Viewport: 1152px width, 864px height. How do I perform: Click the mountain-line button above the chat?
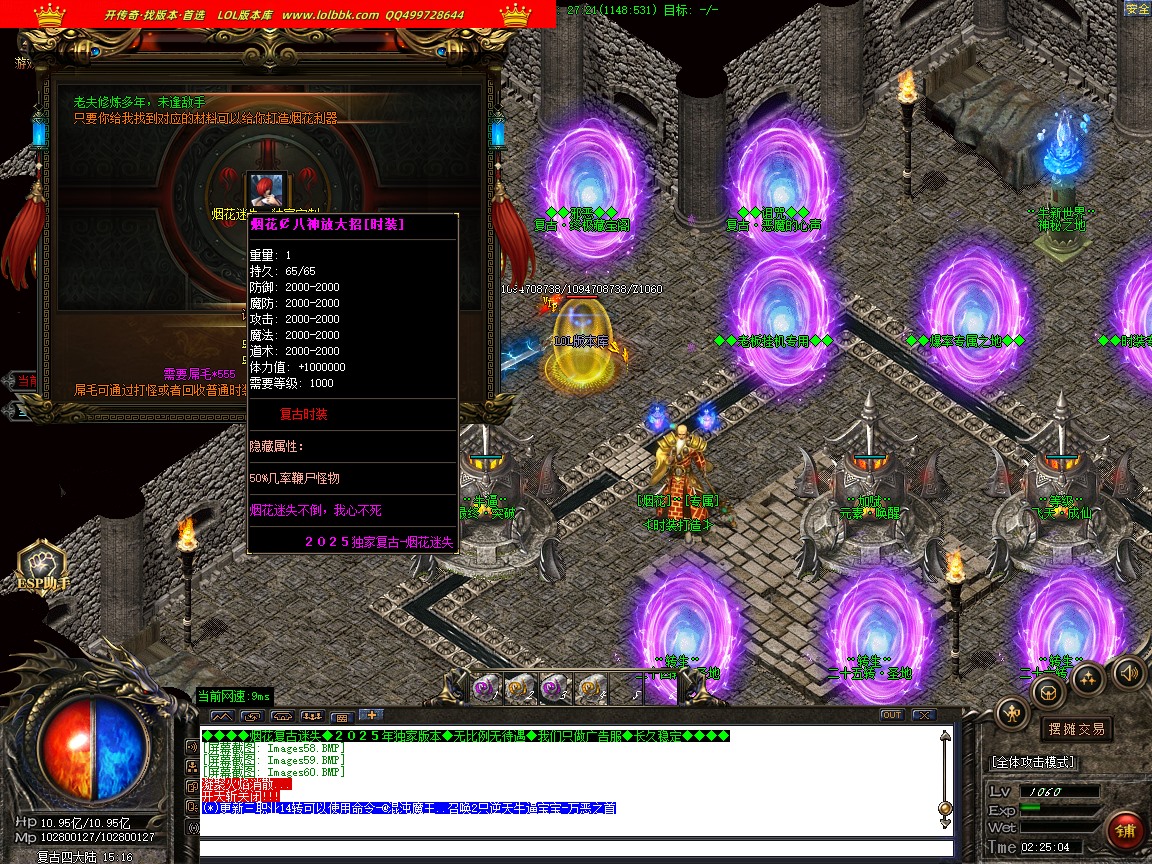coord(222,716)
